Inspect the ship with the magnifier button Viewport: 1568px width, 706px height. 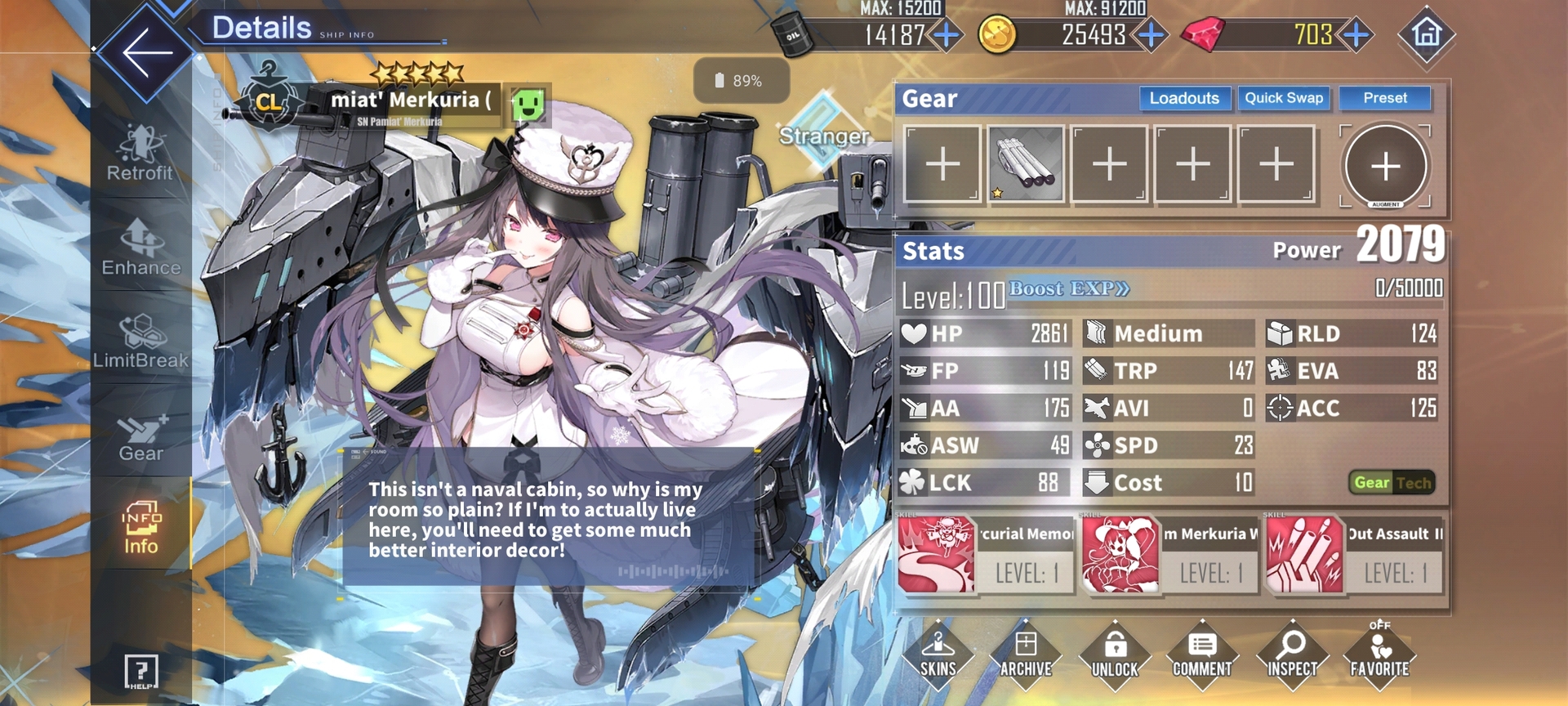(1291, 655)
